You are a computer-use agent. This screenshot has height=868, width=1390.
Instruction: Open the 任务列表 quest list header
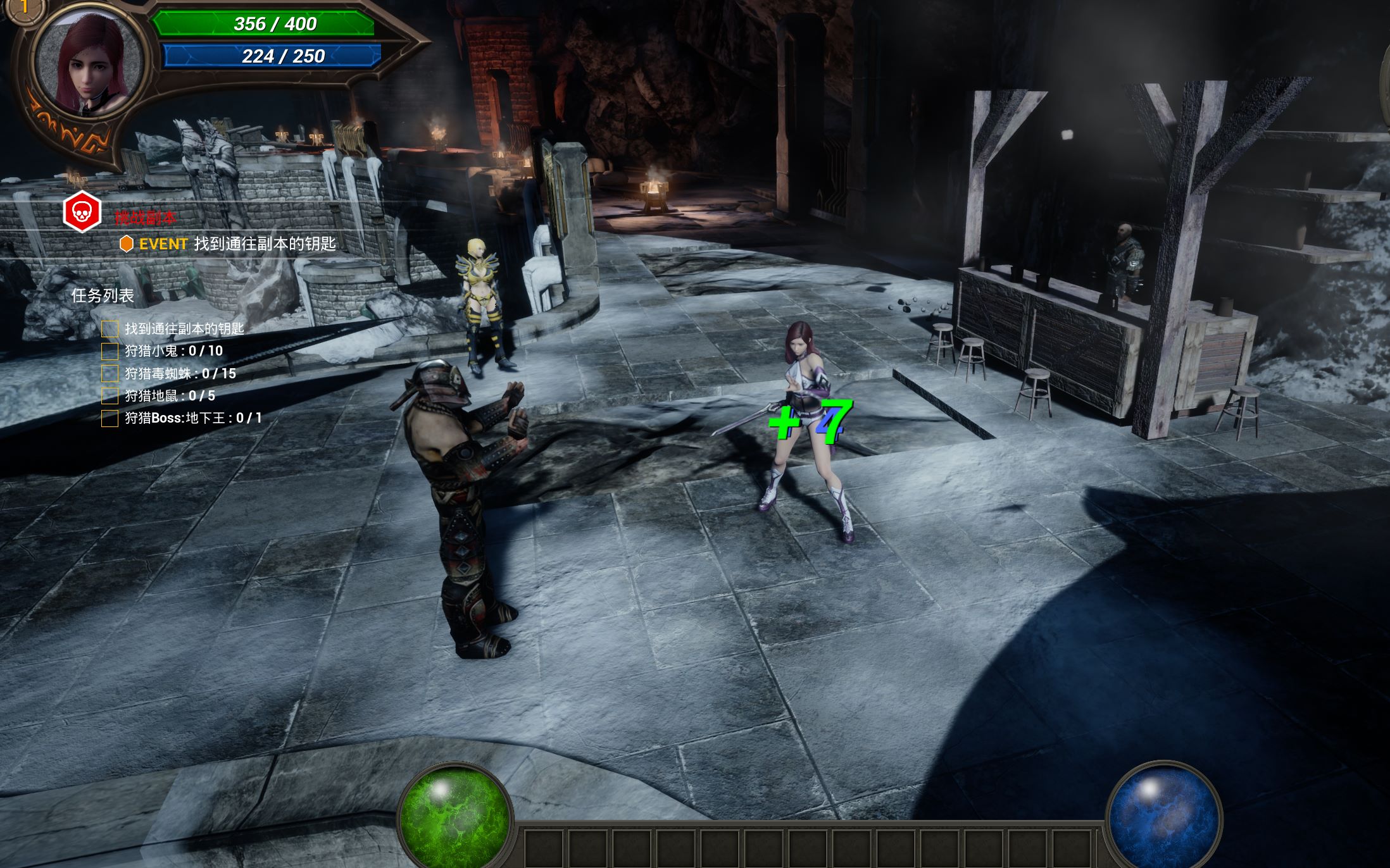103,295
